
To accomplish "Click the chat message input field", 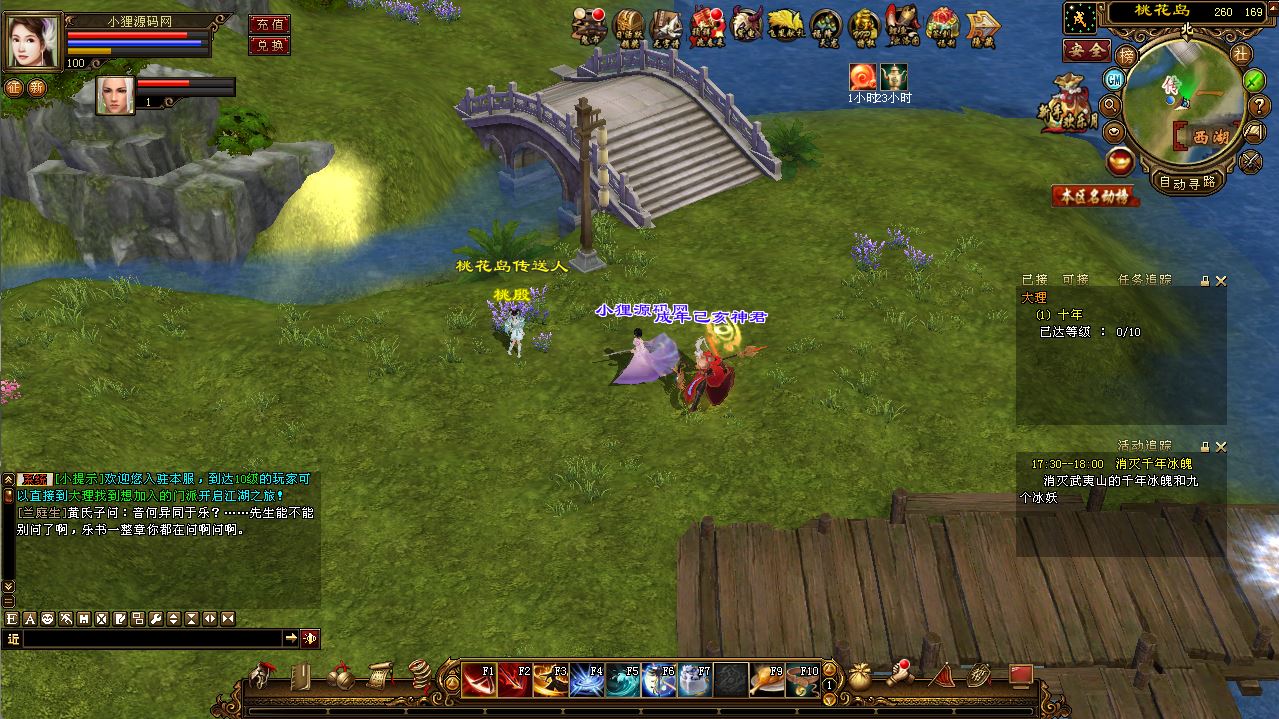I will coord(150,638).
